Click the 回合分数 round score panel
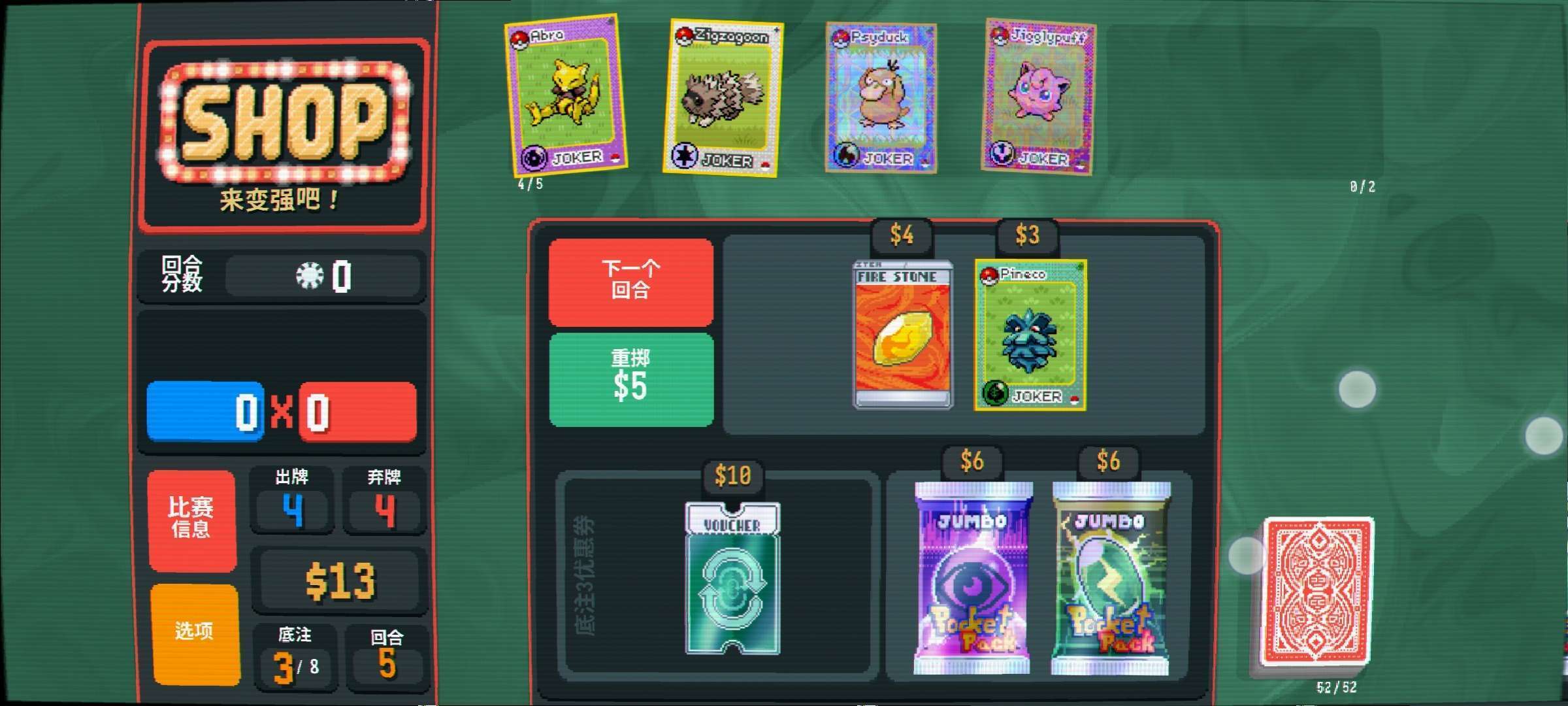 click(x=281, y=275)
